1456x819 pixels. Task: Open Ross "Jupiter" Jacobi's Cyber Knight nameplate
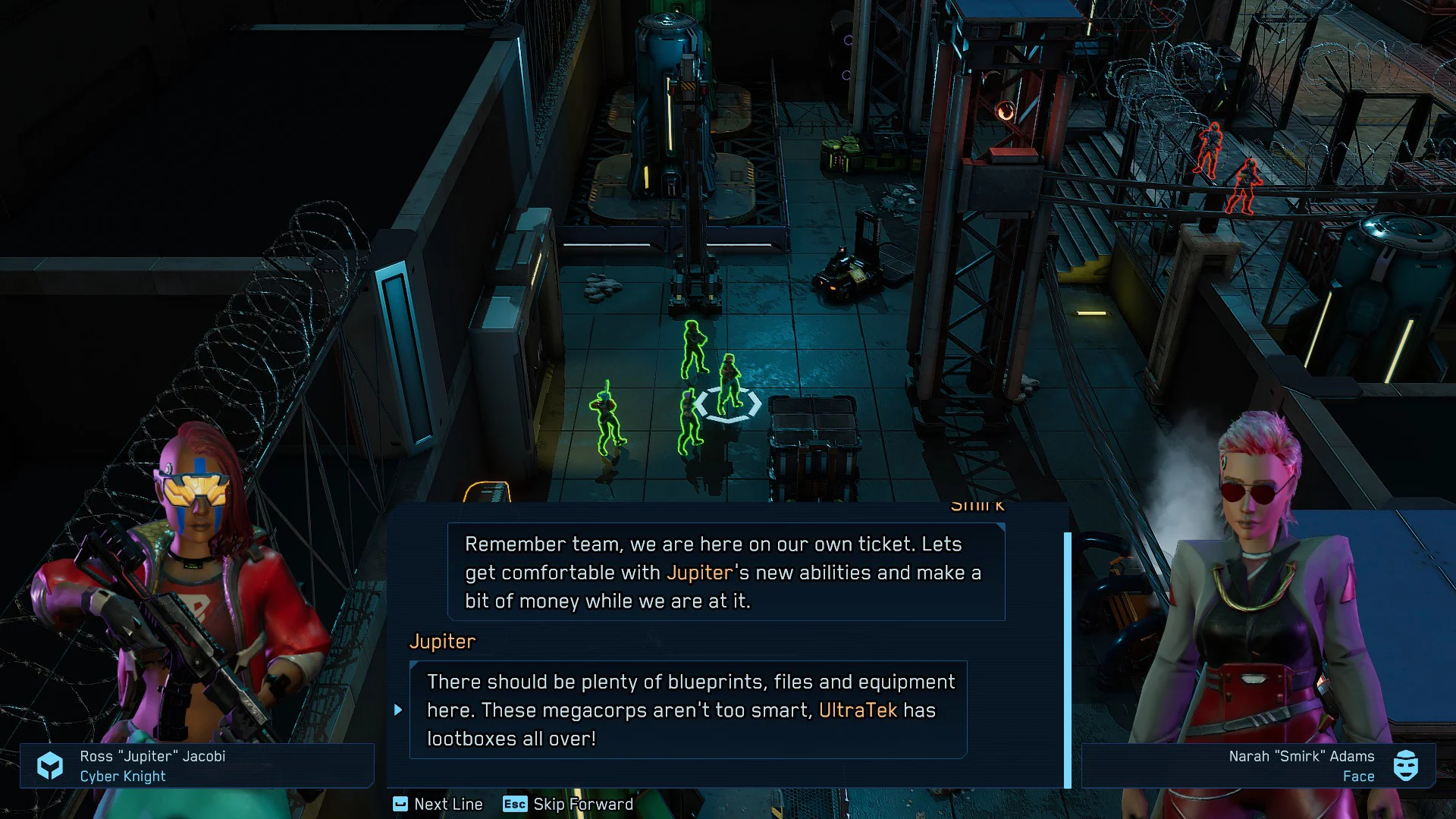[x=196, y=766]
